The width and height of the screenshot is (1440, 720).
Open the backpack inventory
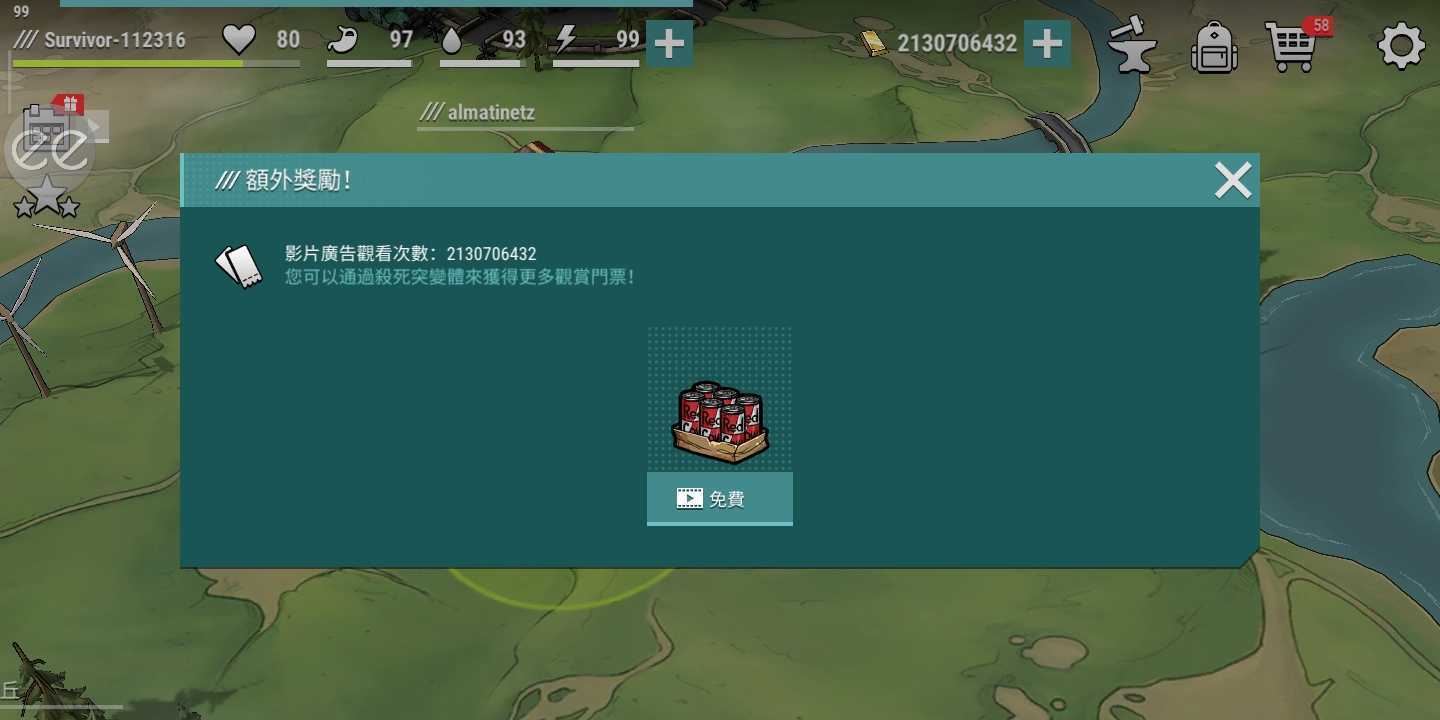pyautogui.click(x=1213, y=47)
